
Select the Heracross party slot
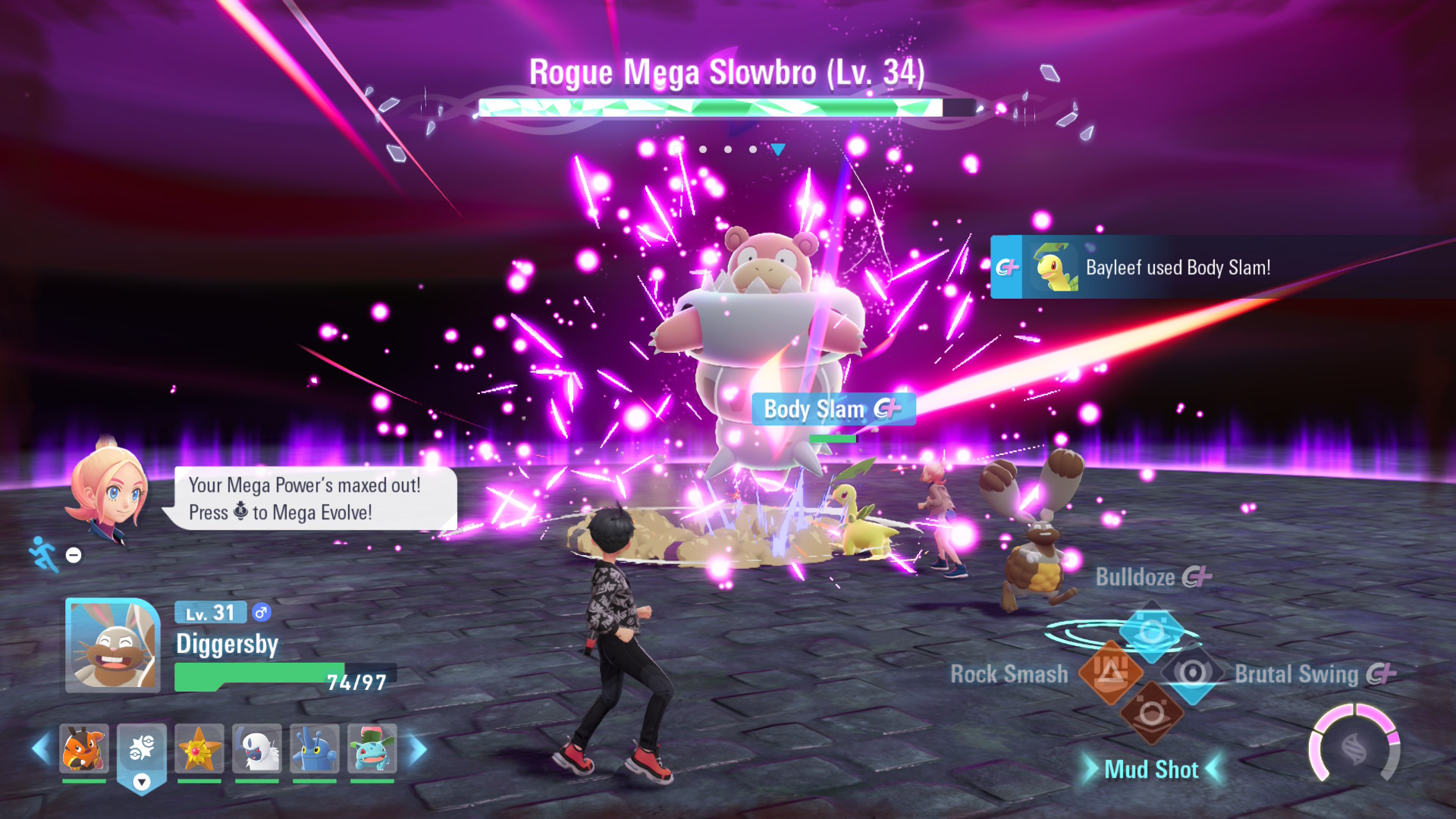pos(315,748)
